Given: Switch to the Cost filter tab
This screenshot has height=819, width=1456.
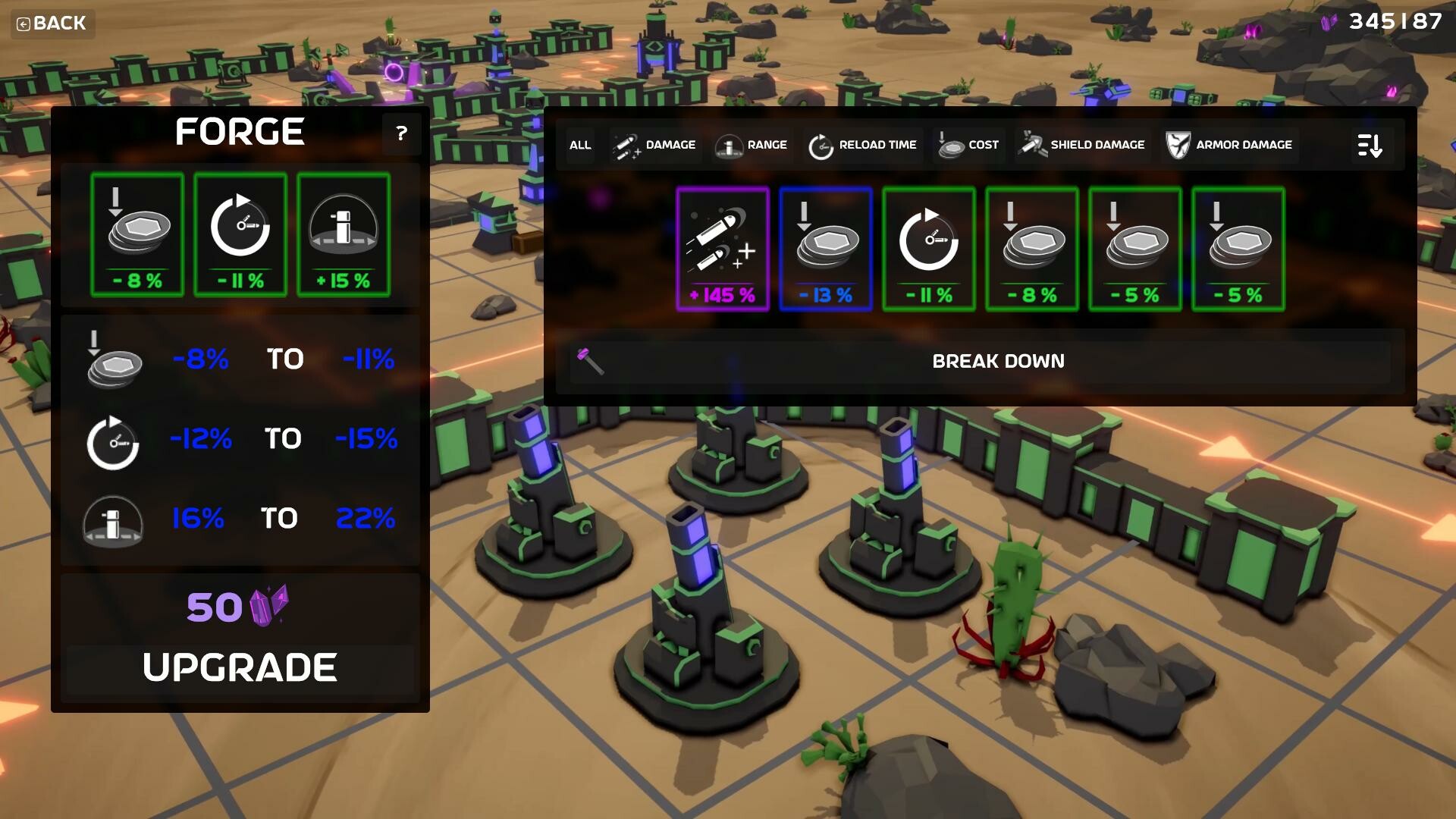Looking at the screenshot, I should click(968, 145).
